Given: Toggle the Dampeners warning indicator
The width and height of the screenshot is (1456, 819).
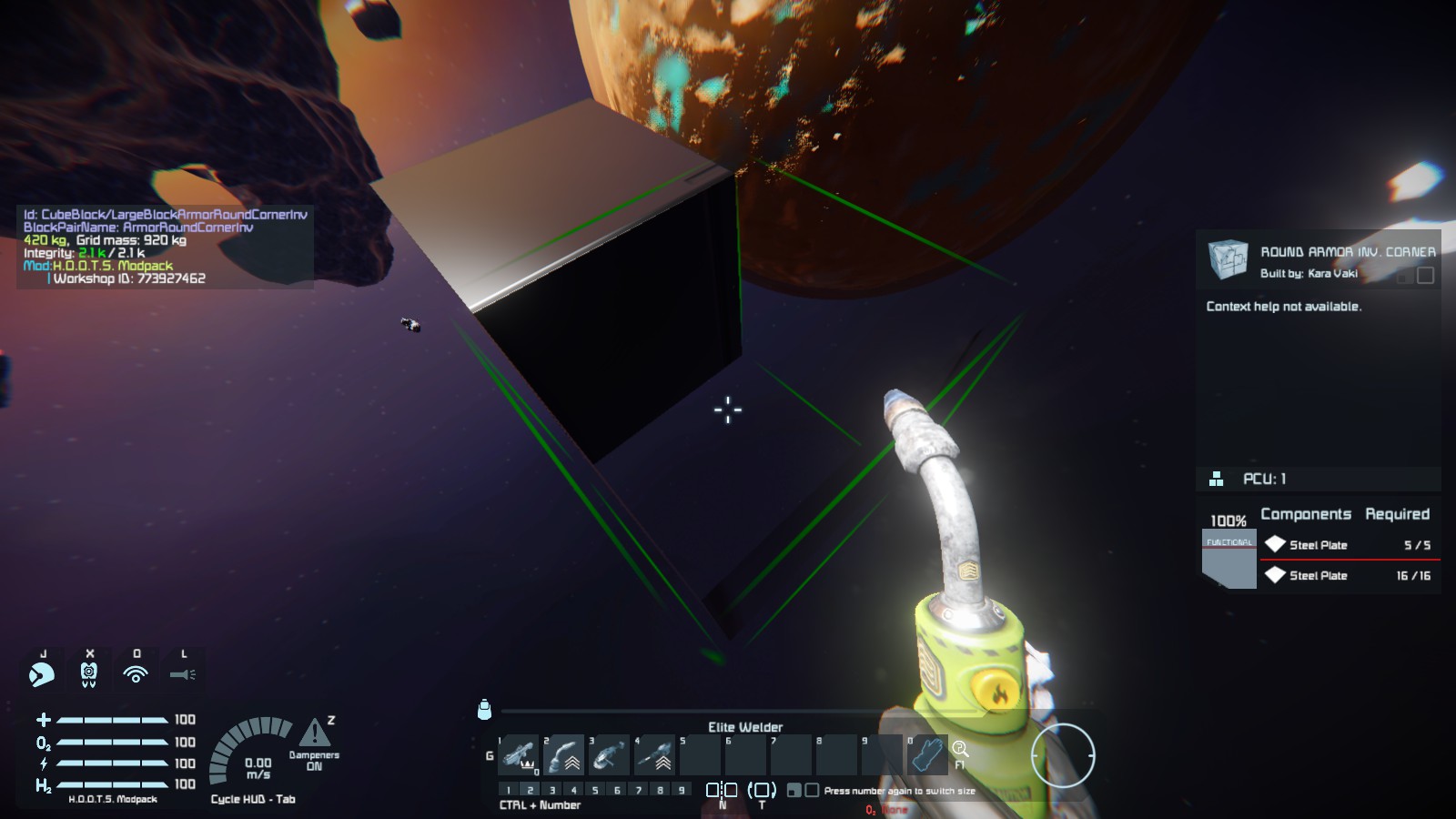Looking at the screenshot, I should click(314, 733).
